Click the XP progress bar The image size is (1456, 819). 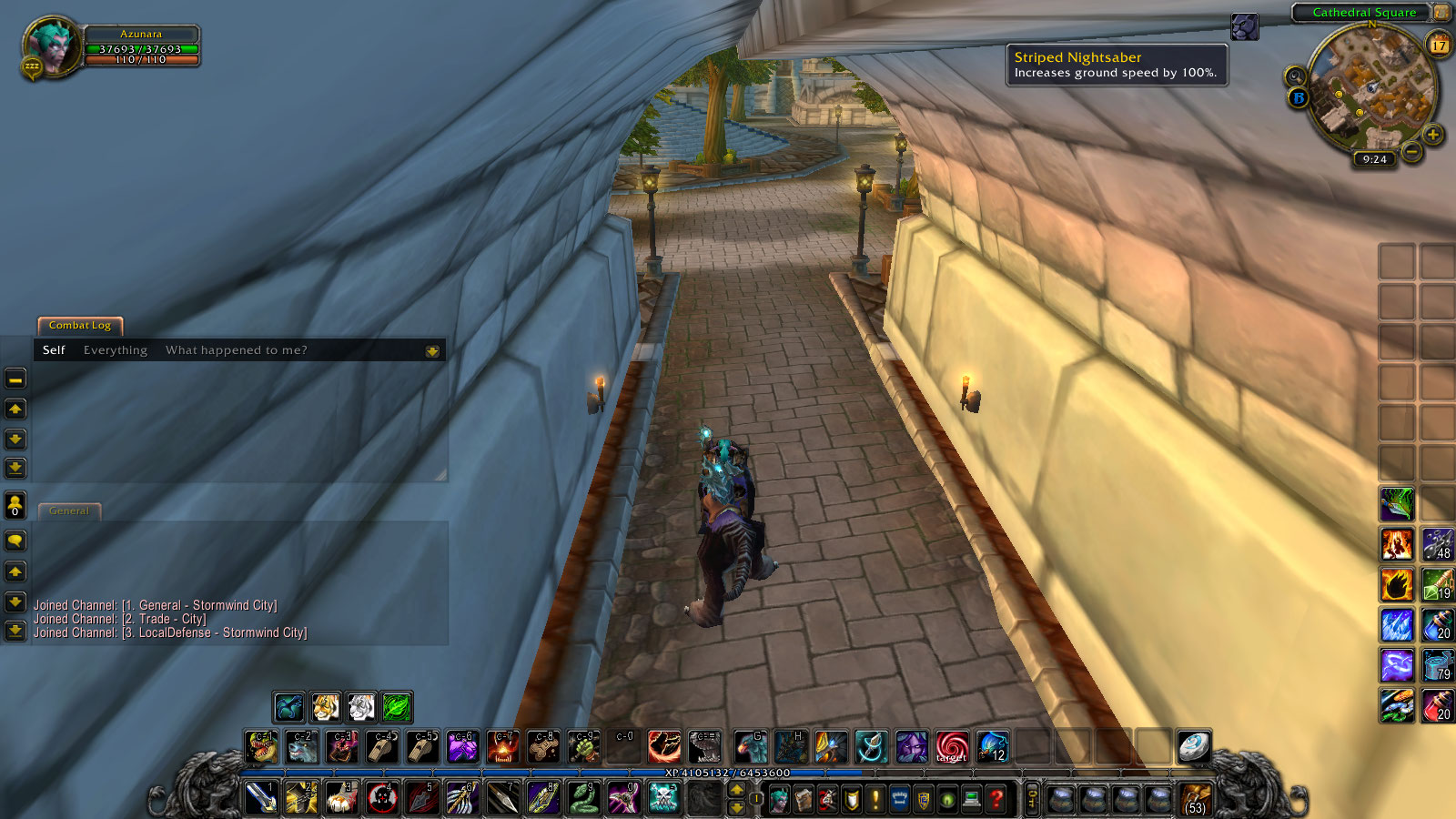[x=728, y=771]
